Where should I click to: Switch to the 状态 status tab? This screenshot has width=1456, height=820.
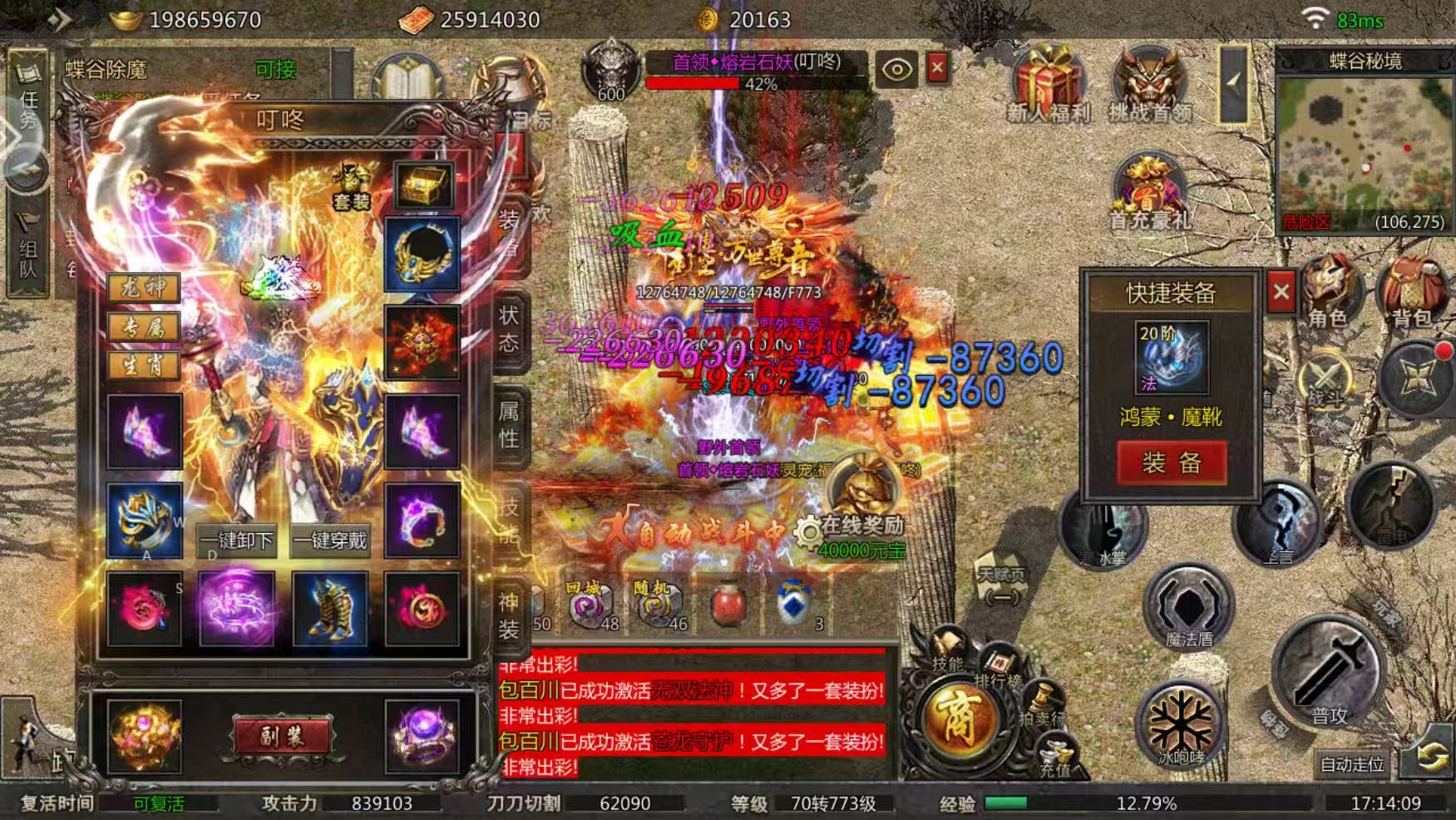coord(509,328)
